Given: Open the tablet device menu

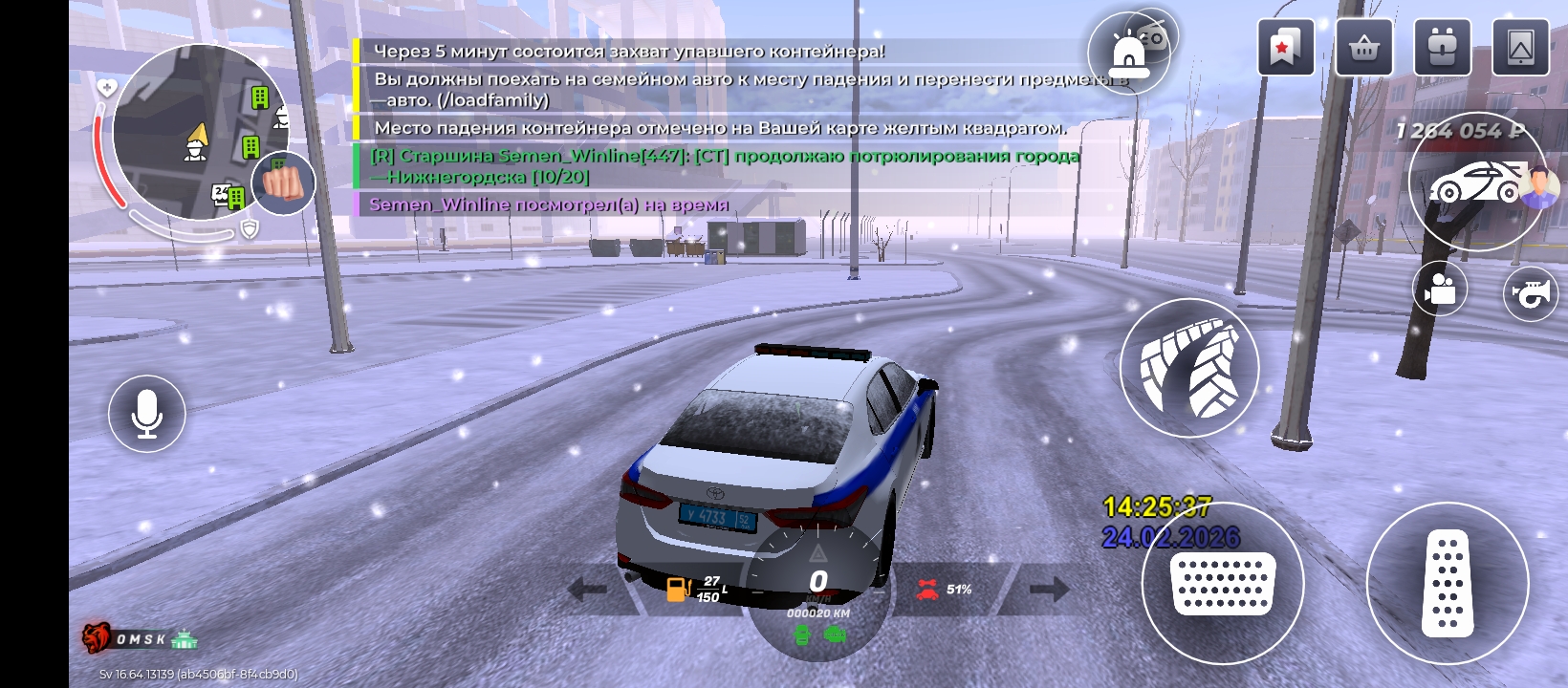Looking at the screenshot, I should click(x=1520, y=47).
